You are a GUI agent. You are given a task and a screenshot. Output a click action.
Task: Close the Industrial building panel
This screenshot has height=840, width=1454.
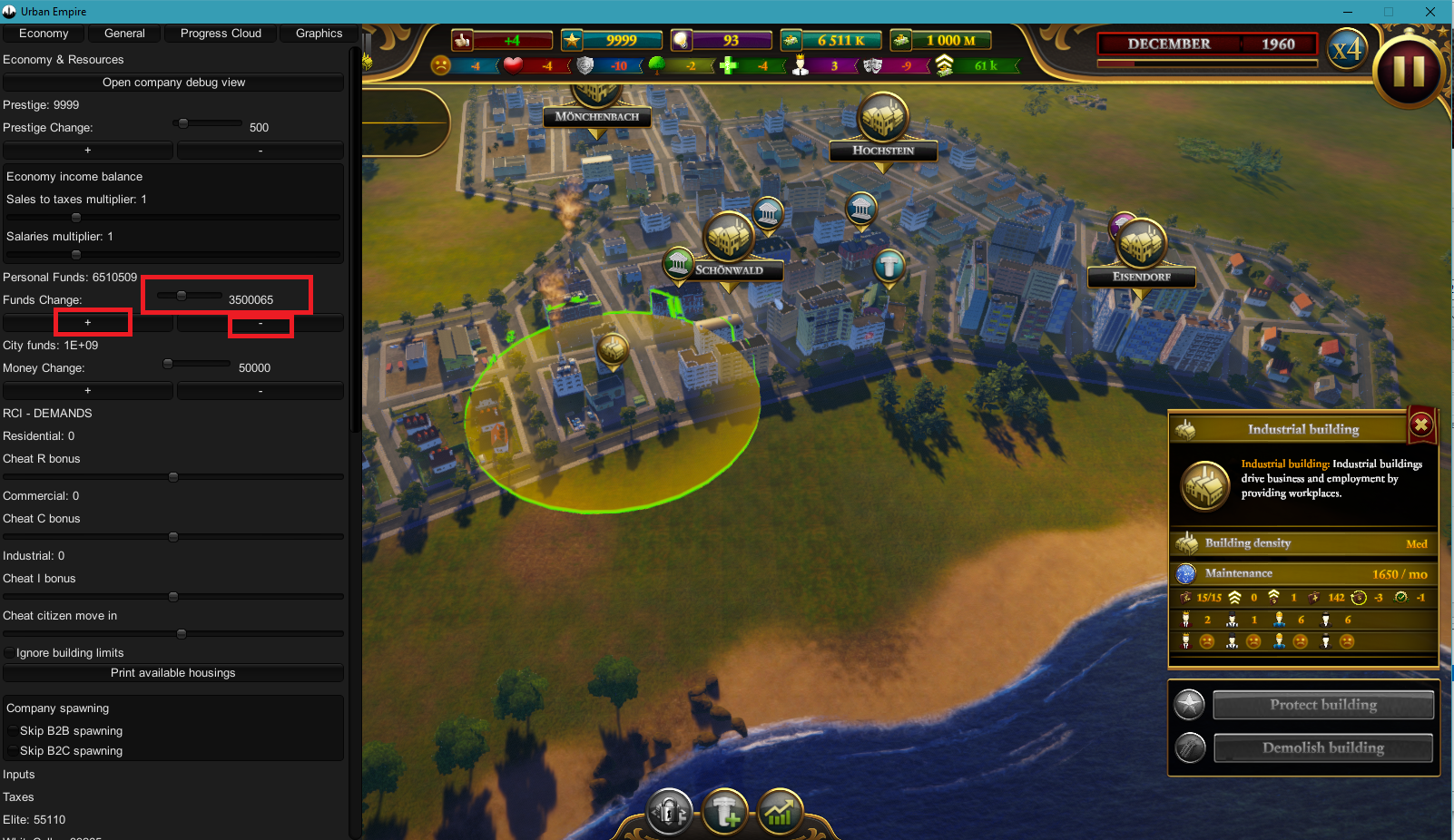pyautogui.click(x=1421, y=425)
